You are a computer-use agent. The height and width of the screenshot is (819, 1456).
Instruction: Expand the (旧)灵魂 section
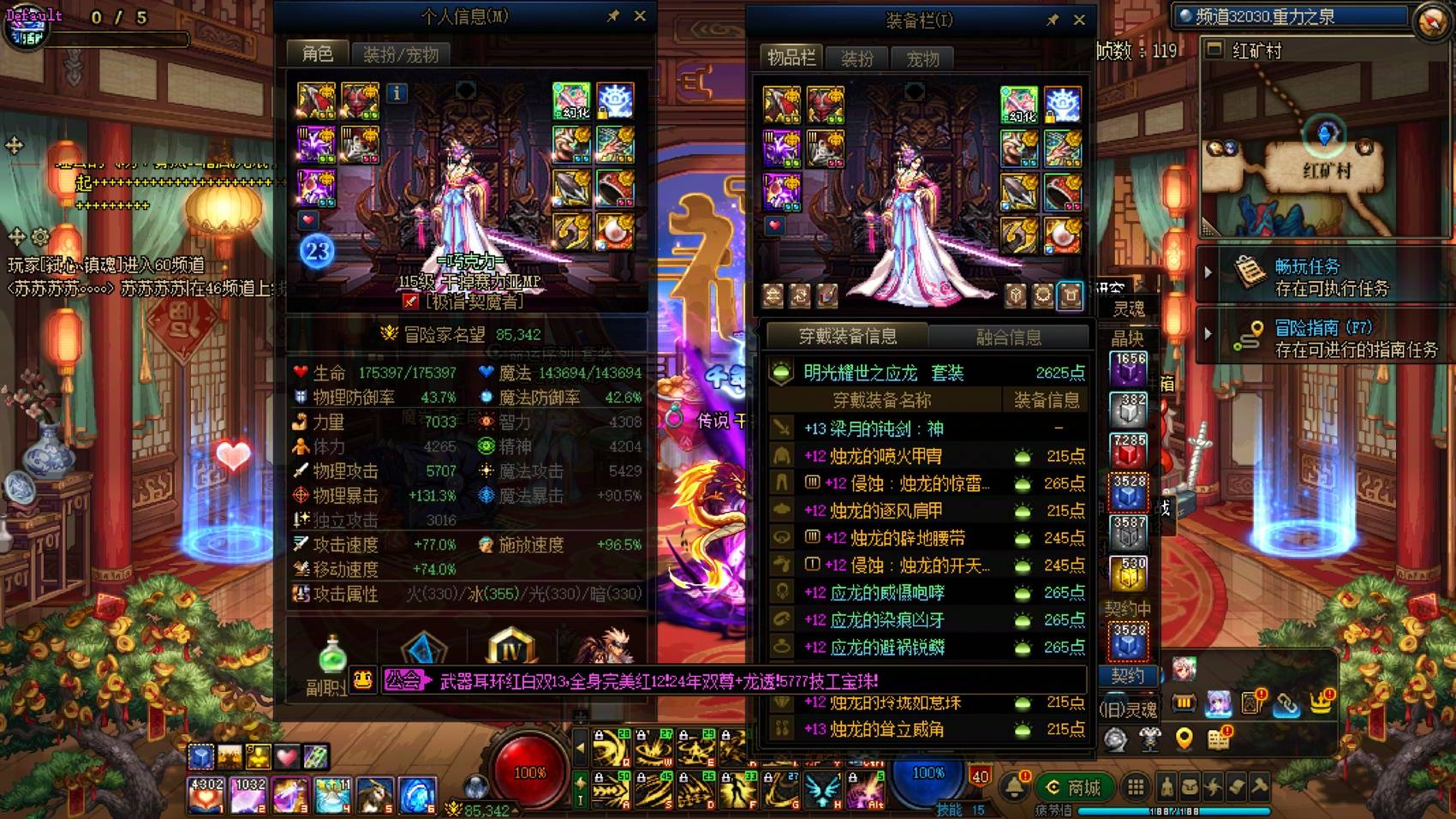tap(1131, 708)
